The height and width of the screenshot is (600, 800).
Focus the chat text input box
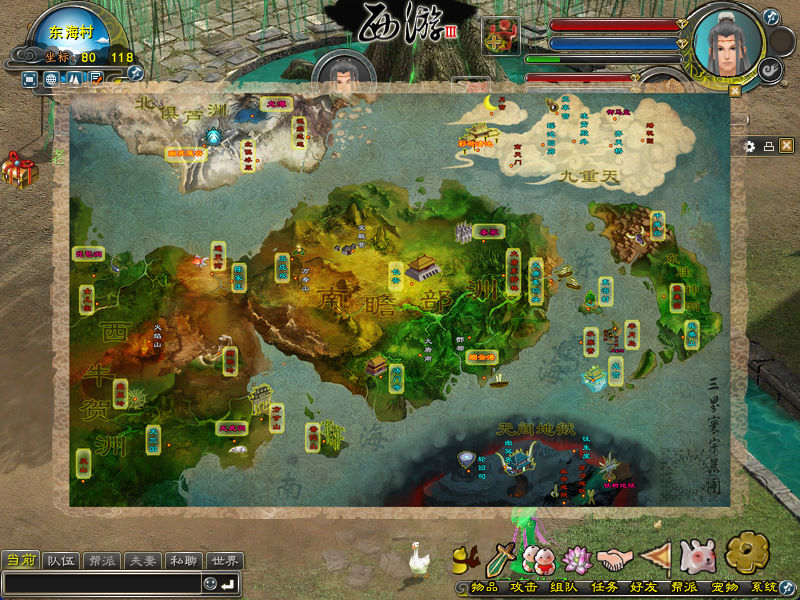click(x=100, y=584)
